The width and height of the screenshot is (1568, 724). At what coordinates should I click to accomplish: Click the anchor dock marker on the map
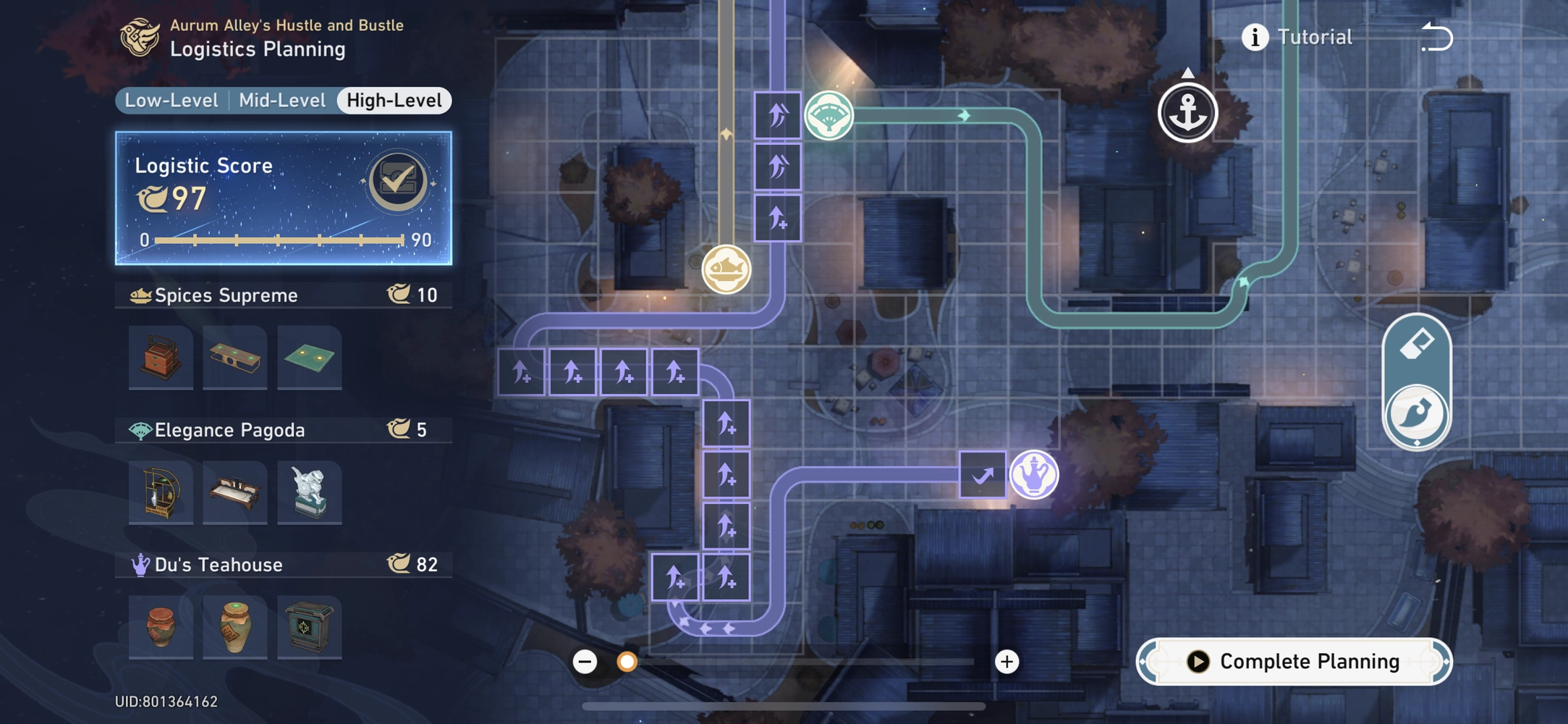click(1189, 112)
